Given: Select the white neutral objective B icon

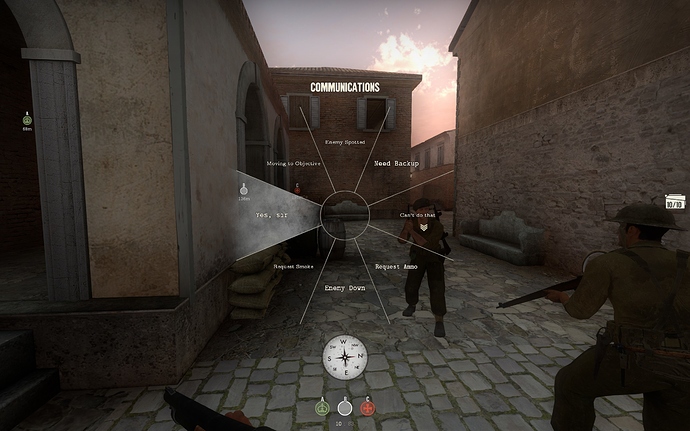Looking at the screenshot, I should 345,407.
